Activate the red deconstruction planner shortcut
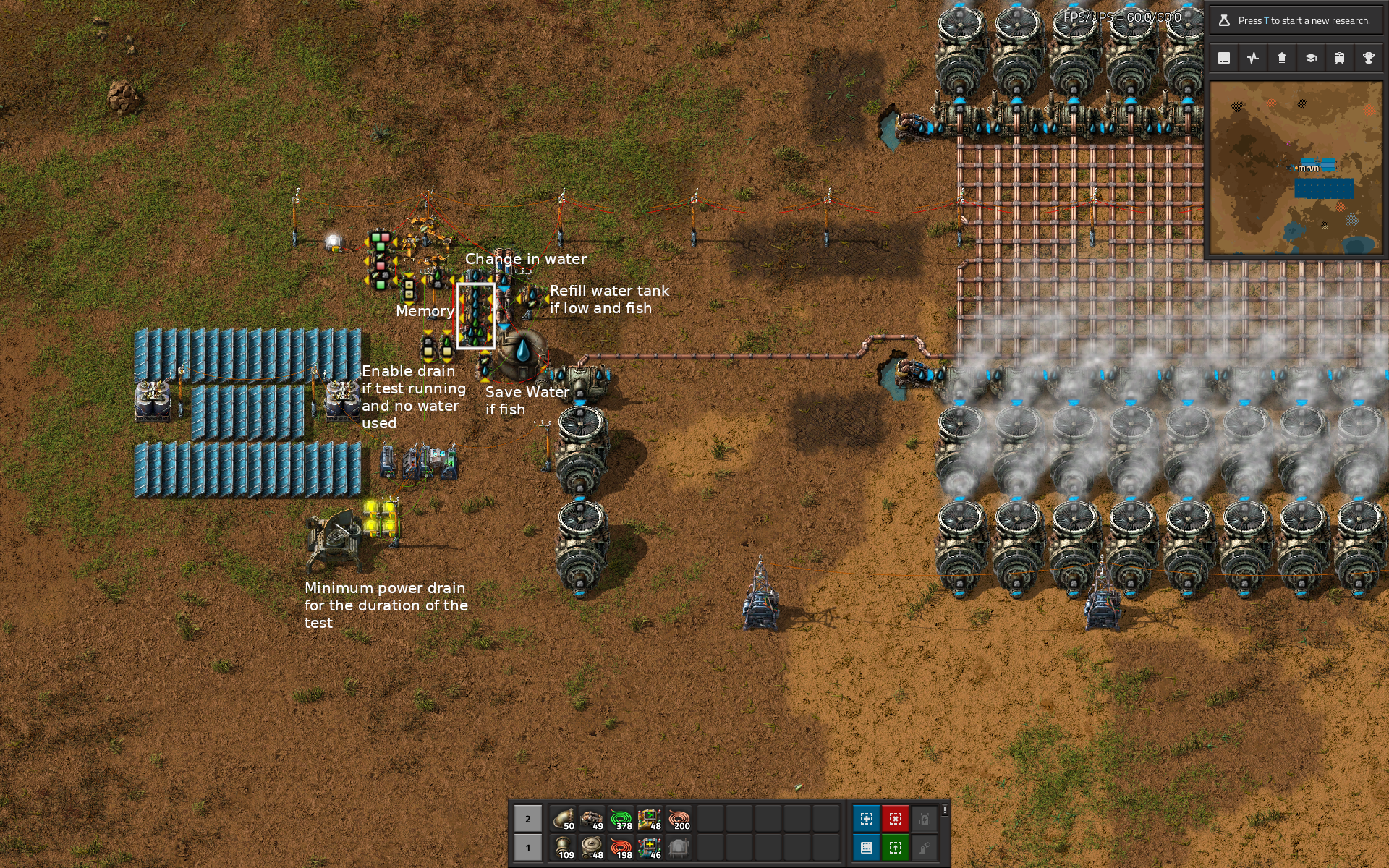The image size is (1389, 868). point(896,819)
